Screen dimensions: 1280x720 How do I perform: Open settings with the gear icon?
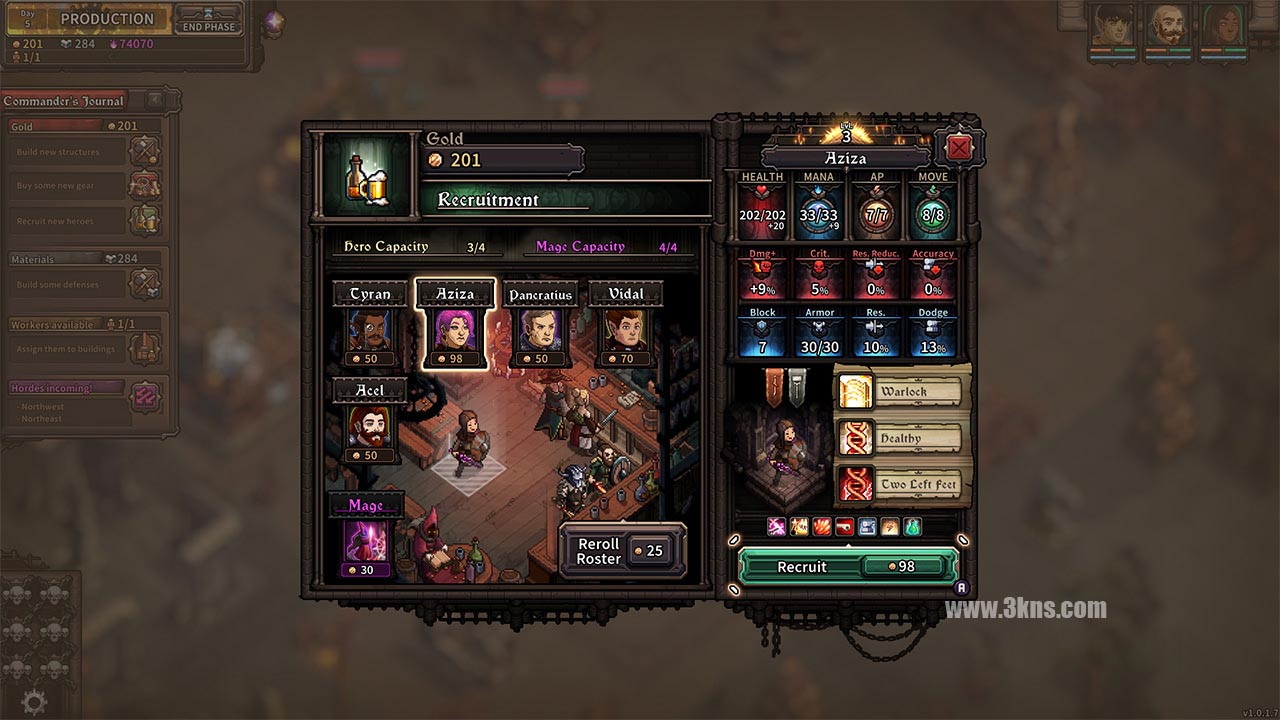34,703
